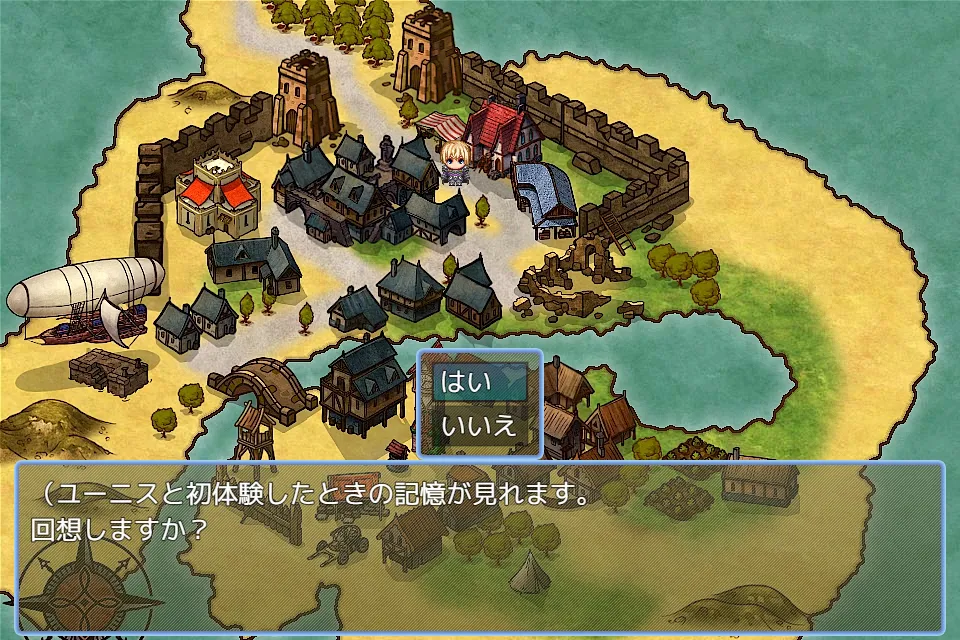Select the いいえ (No) option
Image resolution: width=960 pixels, height=640 pixels.
(479, 426)
